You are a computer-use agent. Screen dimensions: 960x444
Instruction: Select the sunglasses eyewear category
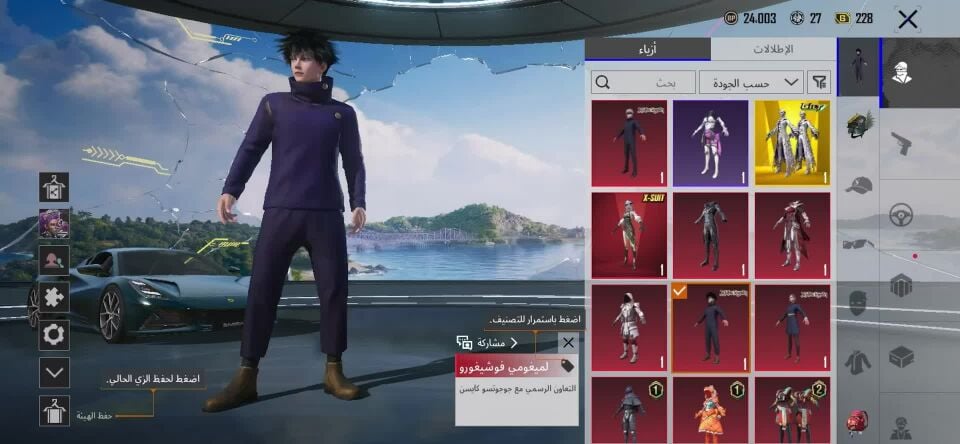[858, 243]
